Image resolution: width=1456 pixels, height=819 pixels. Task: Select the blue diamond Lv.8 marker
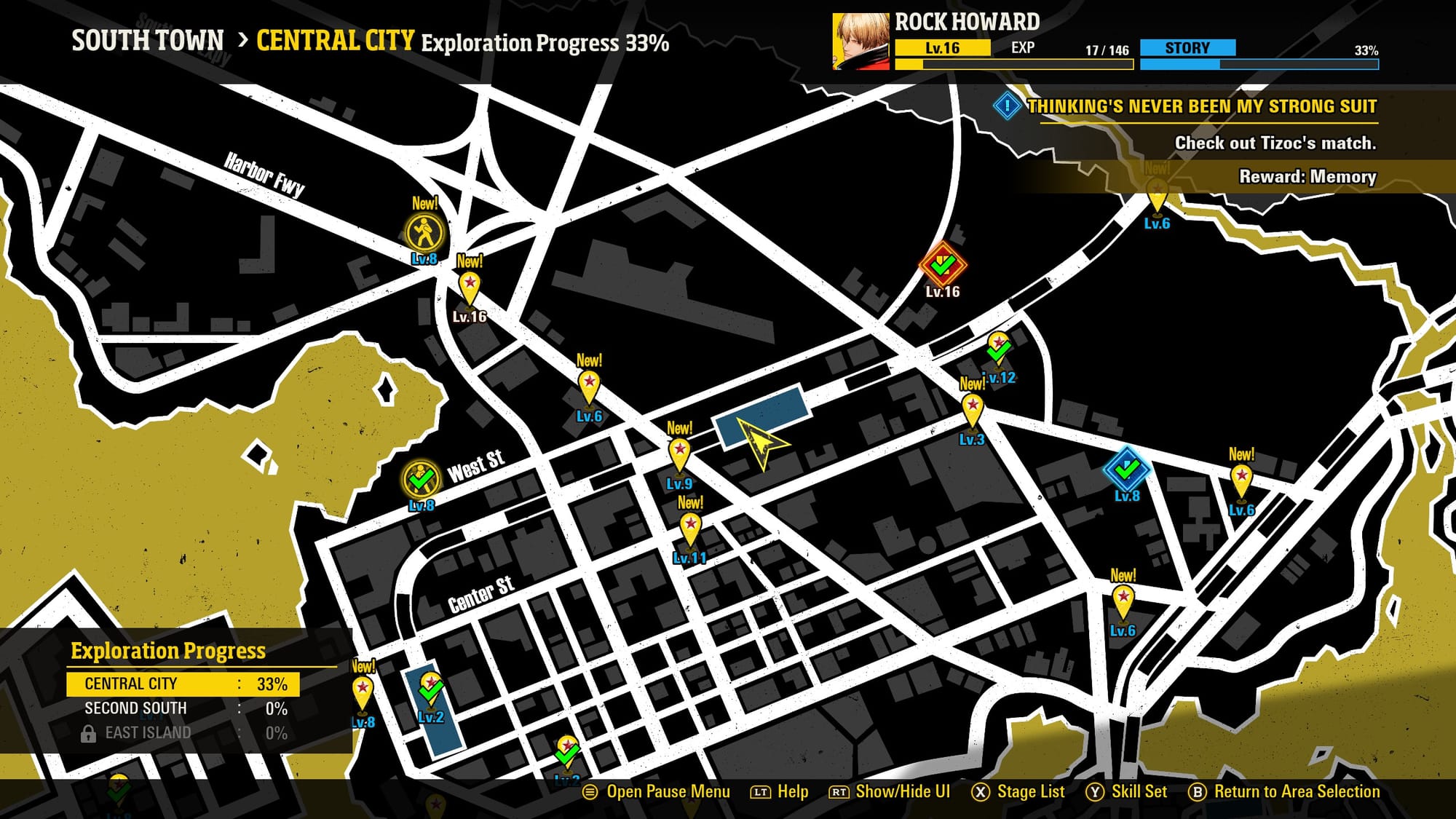coord(1126,469)
